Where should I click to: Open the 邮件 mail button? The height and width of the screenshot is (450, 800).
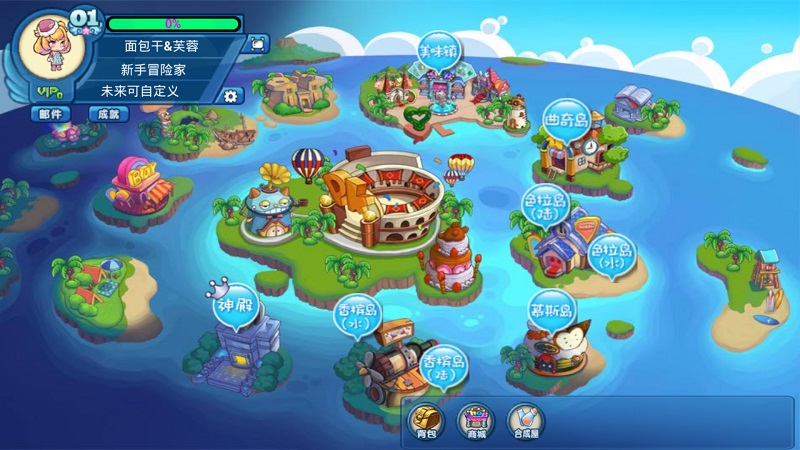pos(49,114)
